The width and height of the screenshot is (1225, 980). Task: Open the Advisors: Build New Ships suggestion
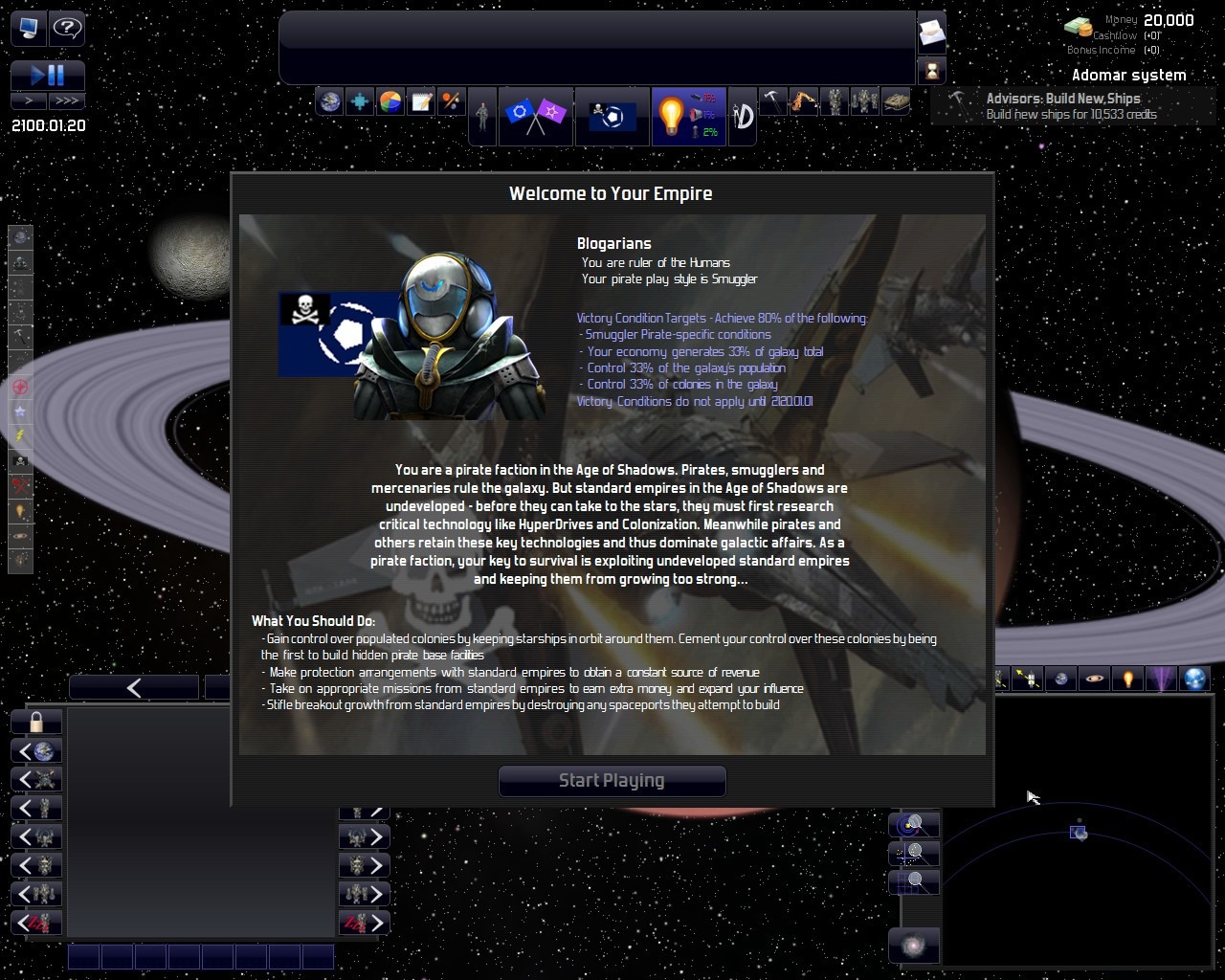point(1062,105)
